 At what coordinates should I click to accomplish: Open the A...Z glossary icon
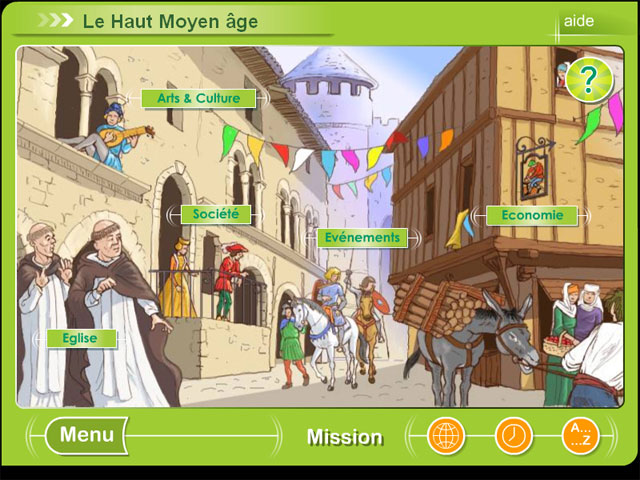(579, 436)
